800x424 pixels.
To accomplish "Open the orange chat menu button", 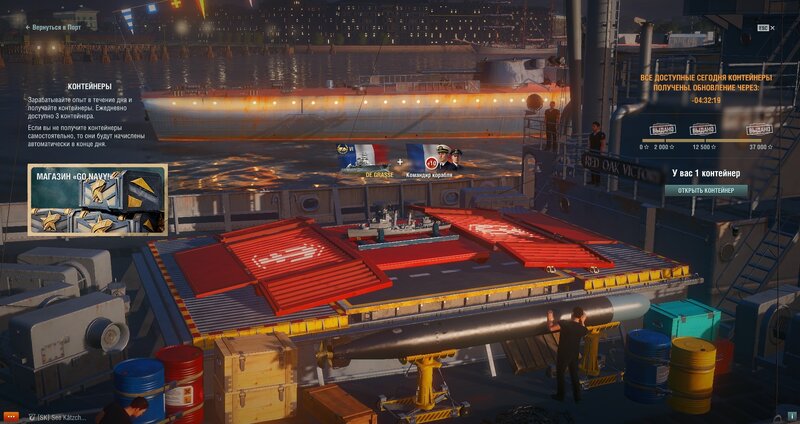I will pyautogui.click(x=11, y=415).
